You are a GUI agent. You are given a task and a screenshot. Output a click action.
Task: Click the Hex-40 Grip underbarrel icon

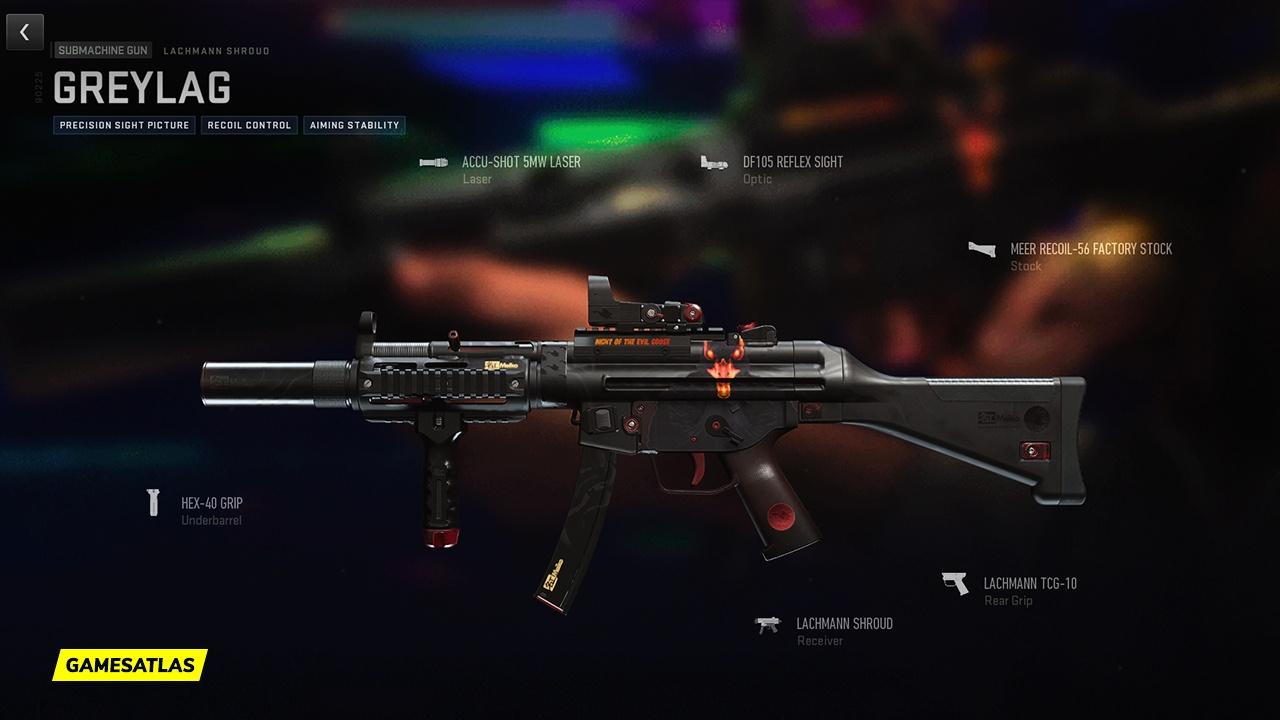tap(153, 502)
